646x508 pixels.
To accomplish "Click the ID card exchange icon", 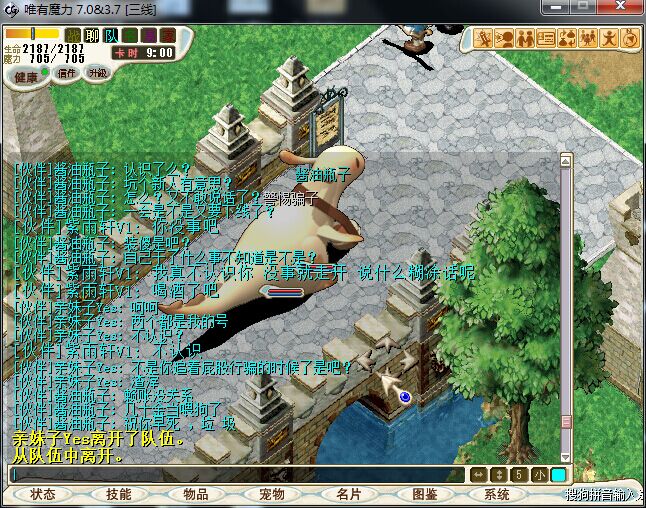I will (546, 39).
